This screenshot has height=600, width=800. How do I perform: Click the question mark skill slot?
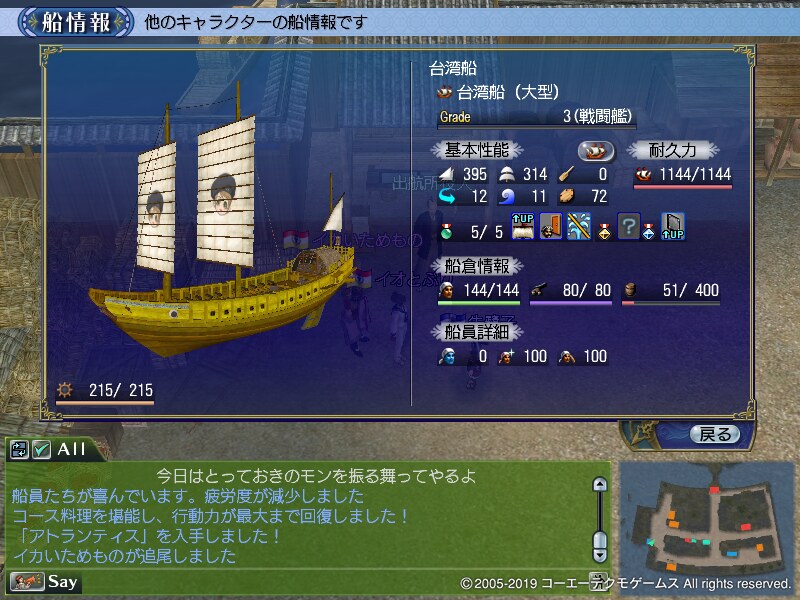tap(629, 227)
